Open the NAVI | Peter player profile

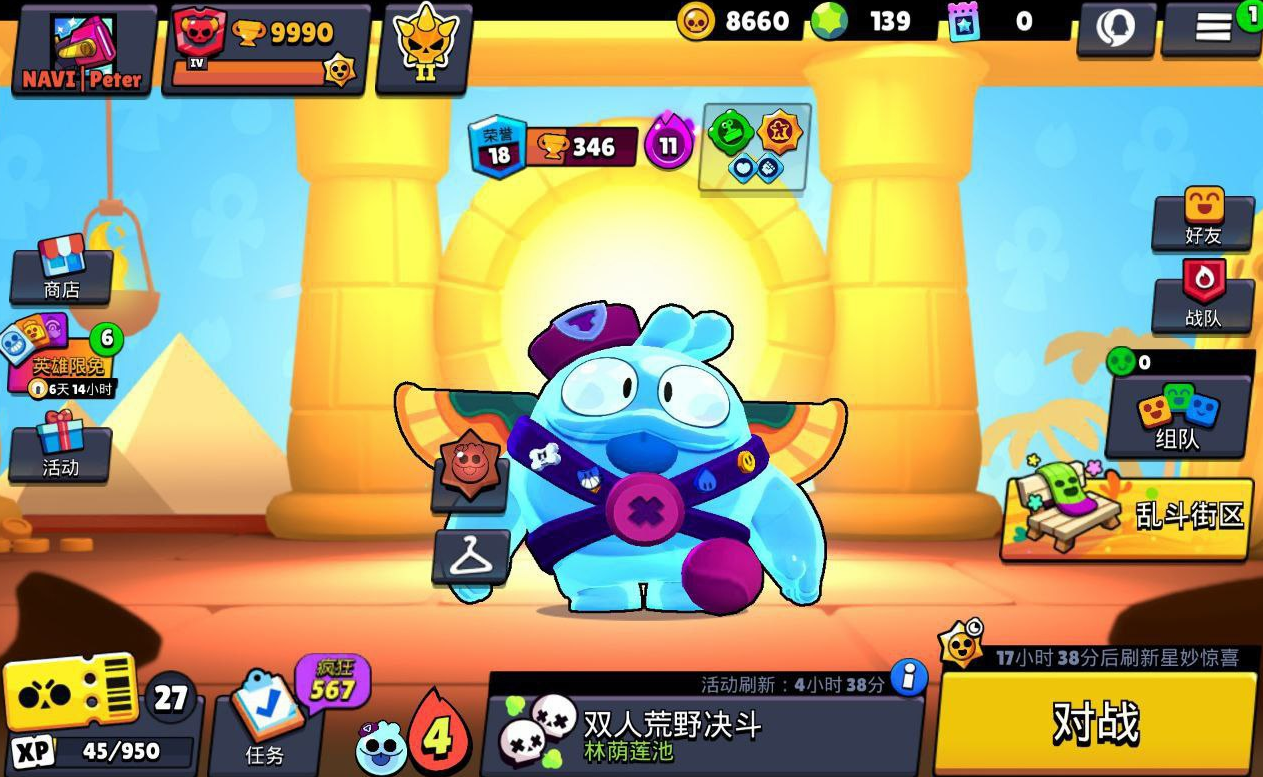point(84,50)
